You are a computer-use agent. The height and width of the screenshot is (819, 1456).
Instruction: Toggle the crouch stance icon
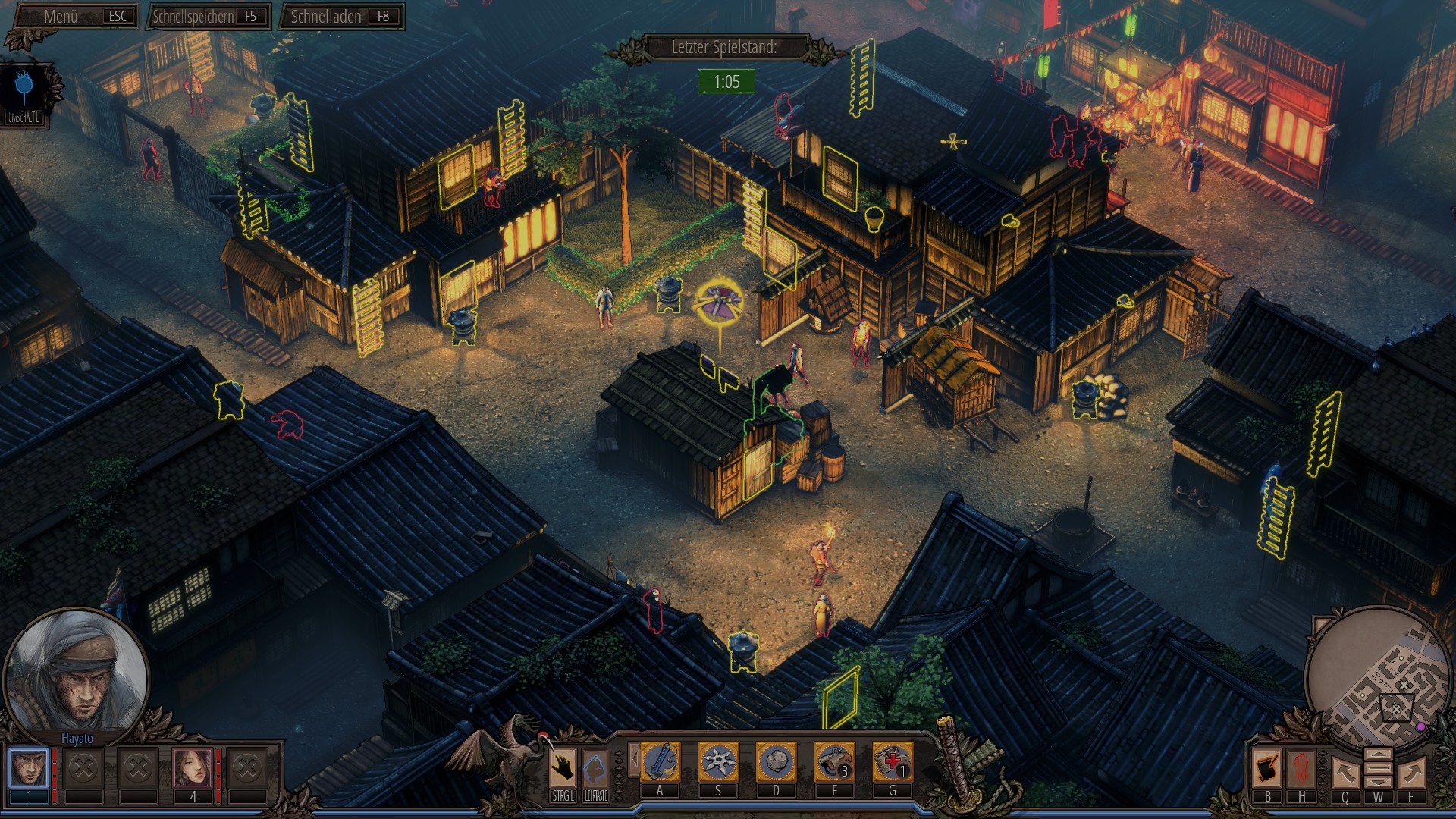point(596,767)
